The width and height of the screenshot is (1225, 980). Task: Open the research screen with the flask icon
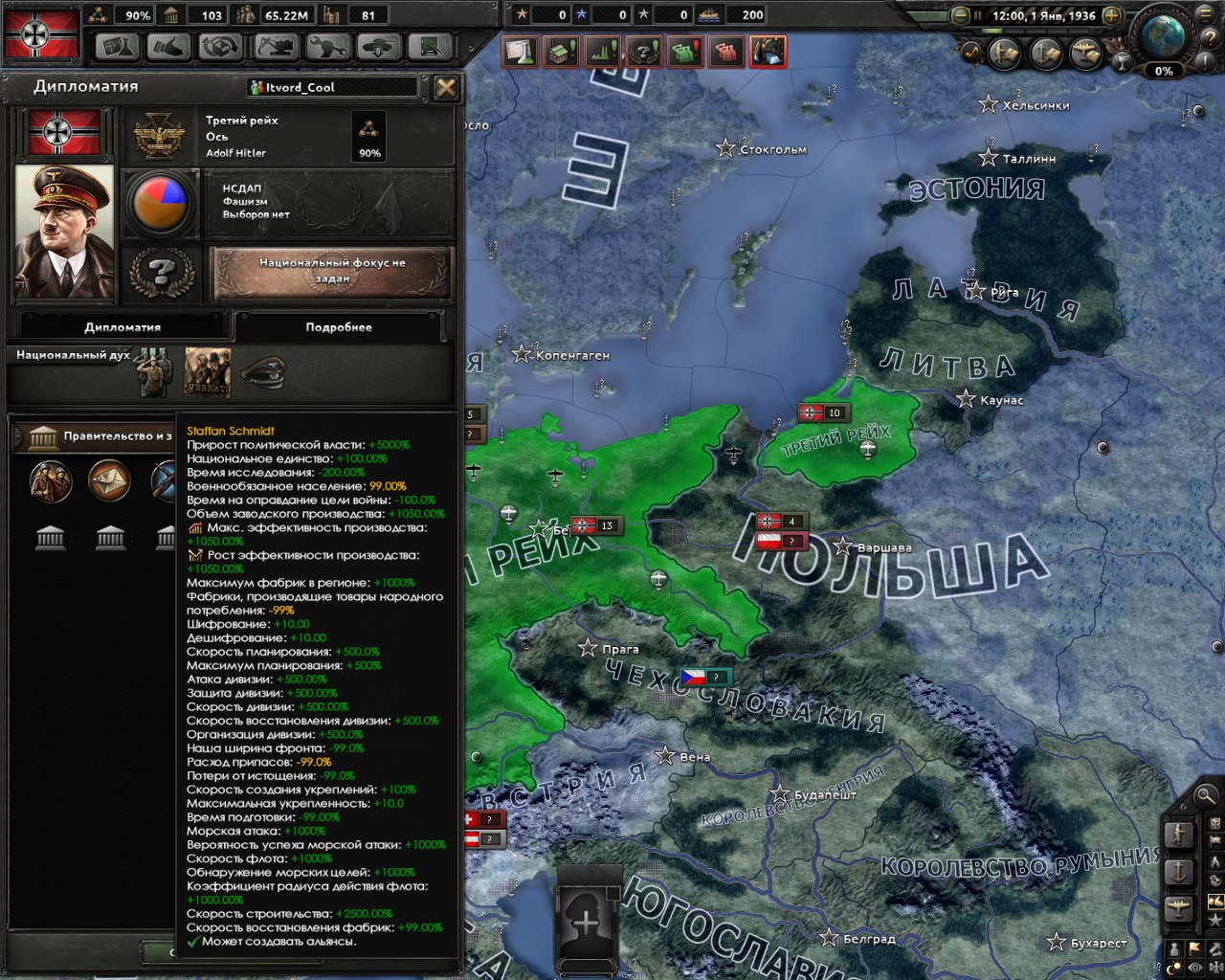tap(118, 47)
